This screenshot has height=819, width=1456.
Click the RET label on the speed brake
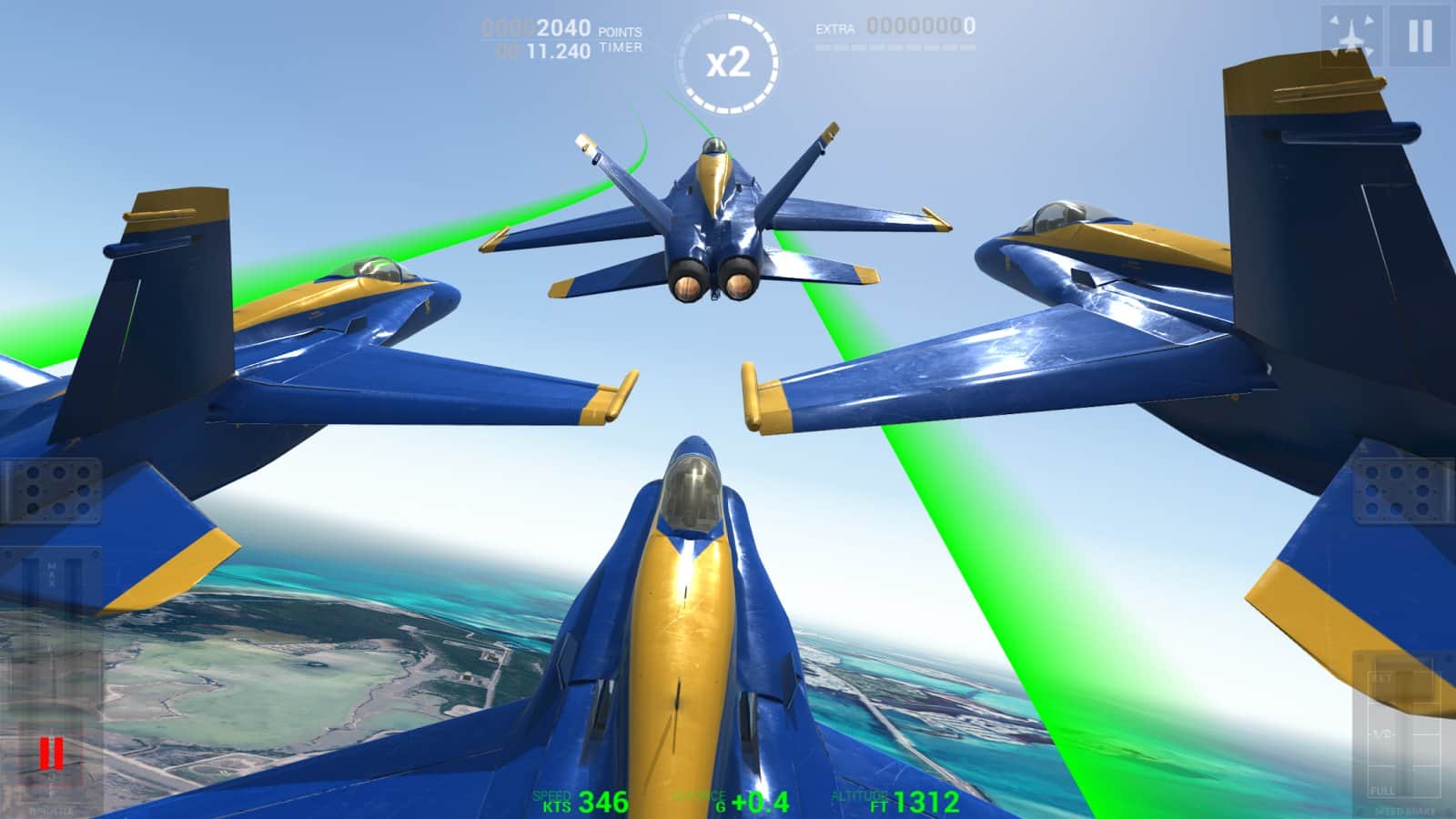(1380, 679)
